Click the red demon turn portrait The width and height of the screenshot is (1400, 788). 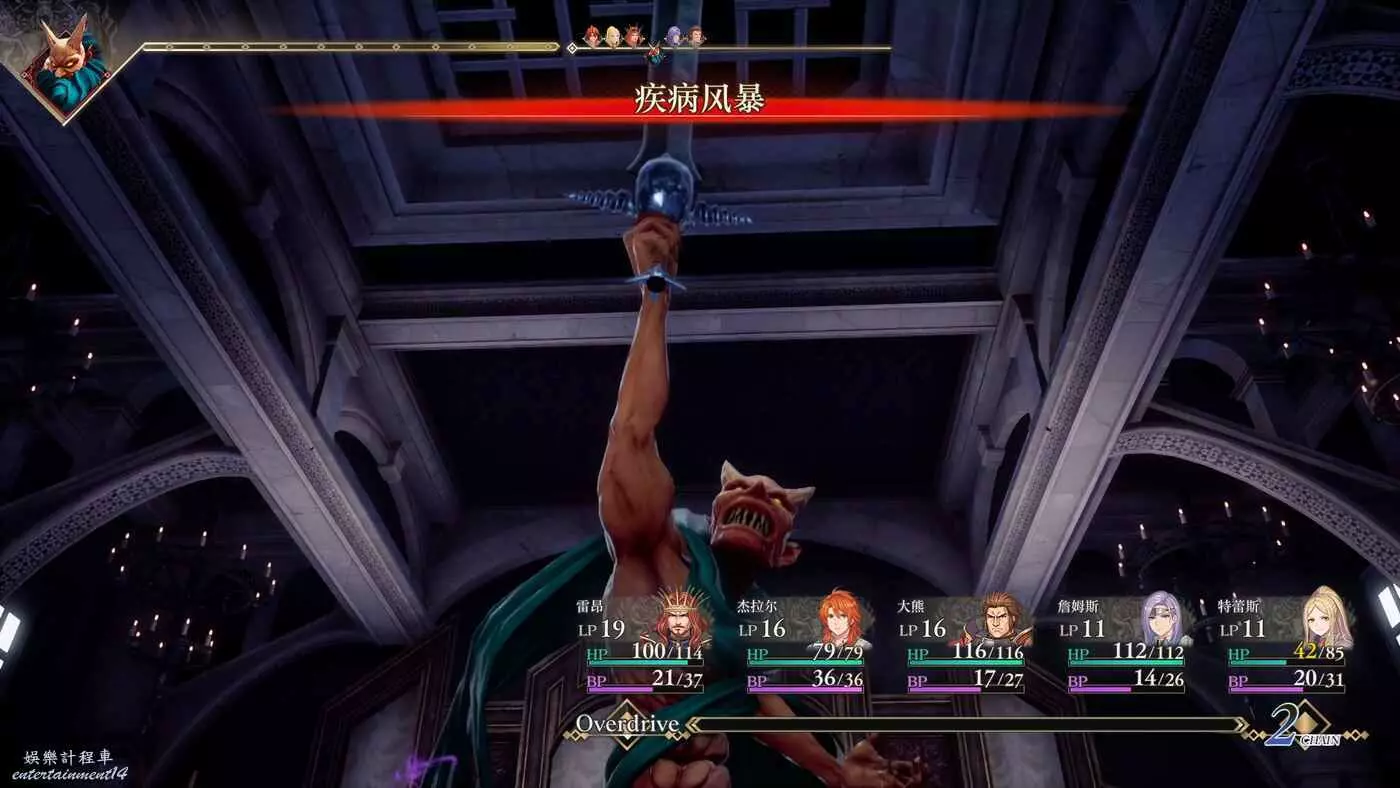[x=65, y=70]
